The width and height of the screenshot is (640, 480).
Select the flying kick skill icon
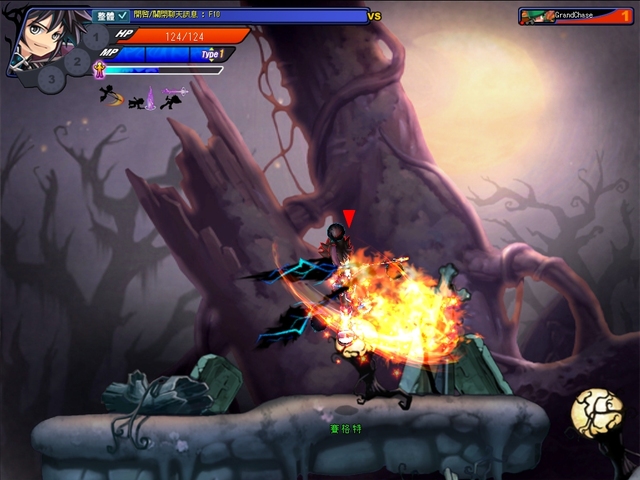(108, 97)
